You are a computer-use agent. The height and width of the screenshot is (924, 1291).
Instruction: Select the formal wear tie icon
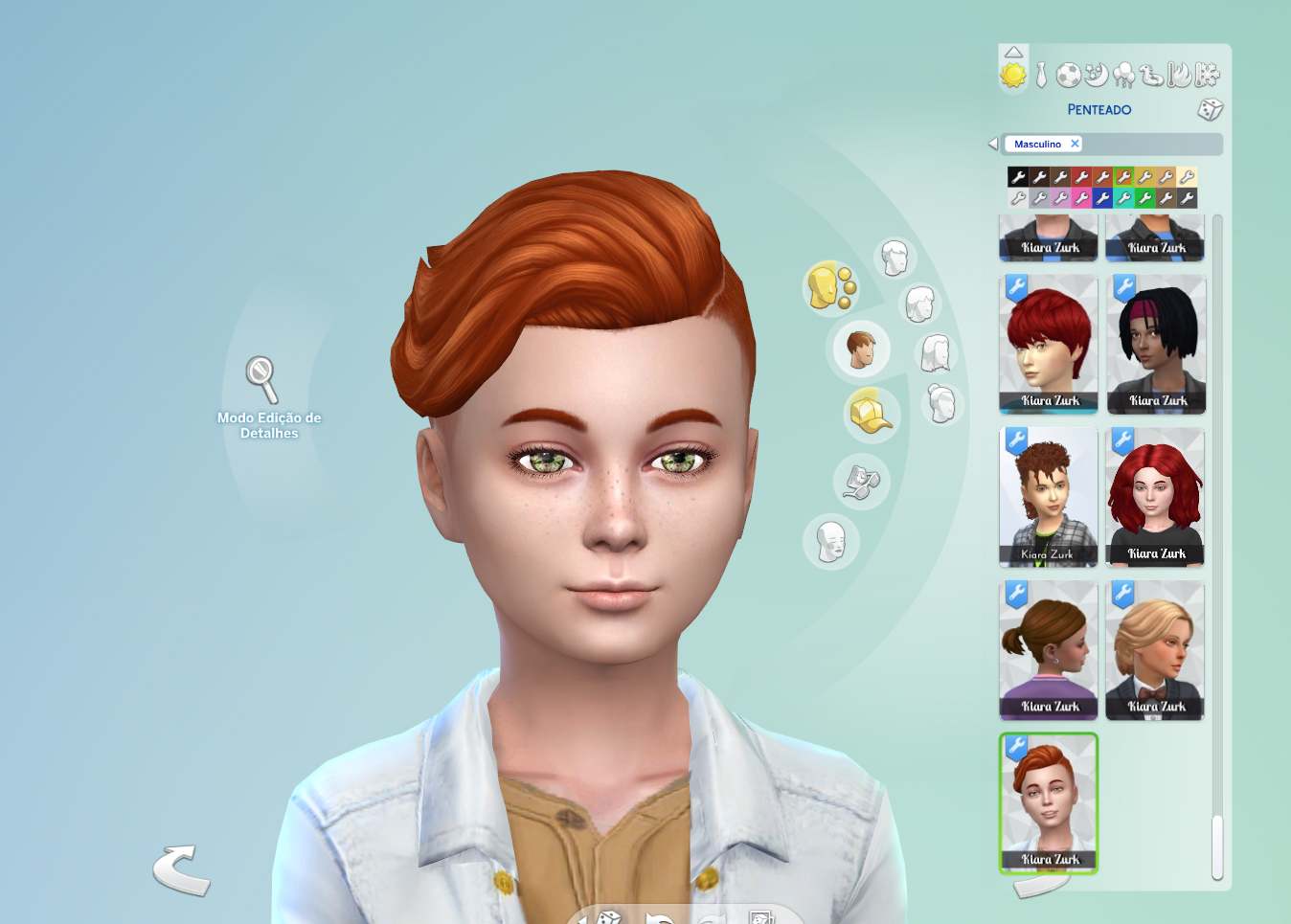coord(1041,75)
